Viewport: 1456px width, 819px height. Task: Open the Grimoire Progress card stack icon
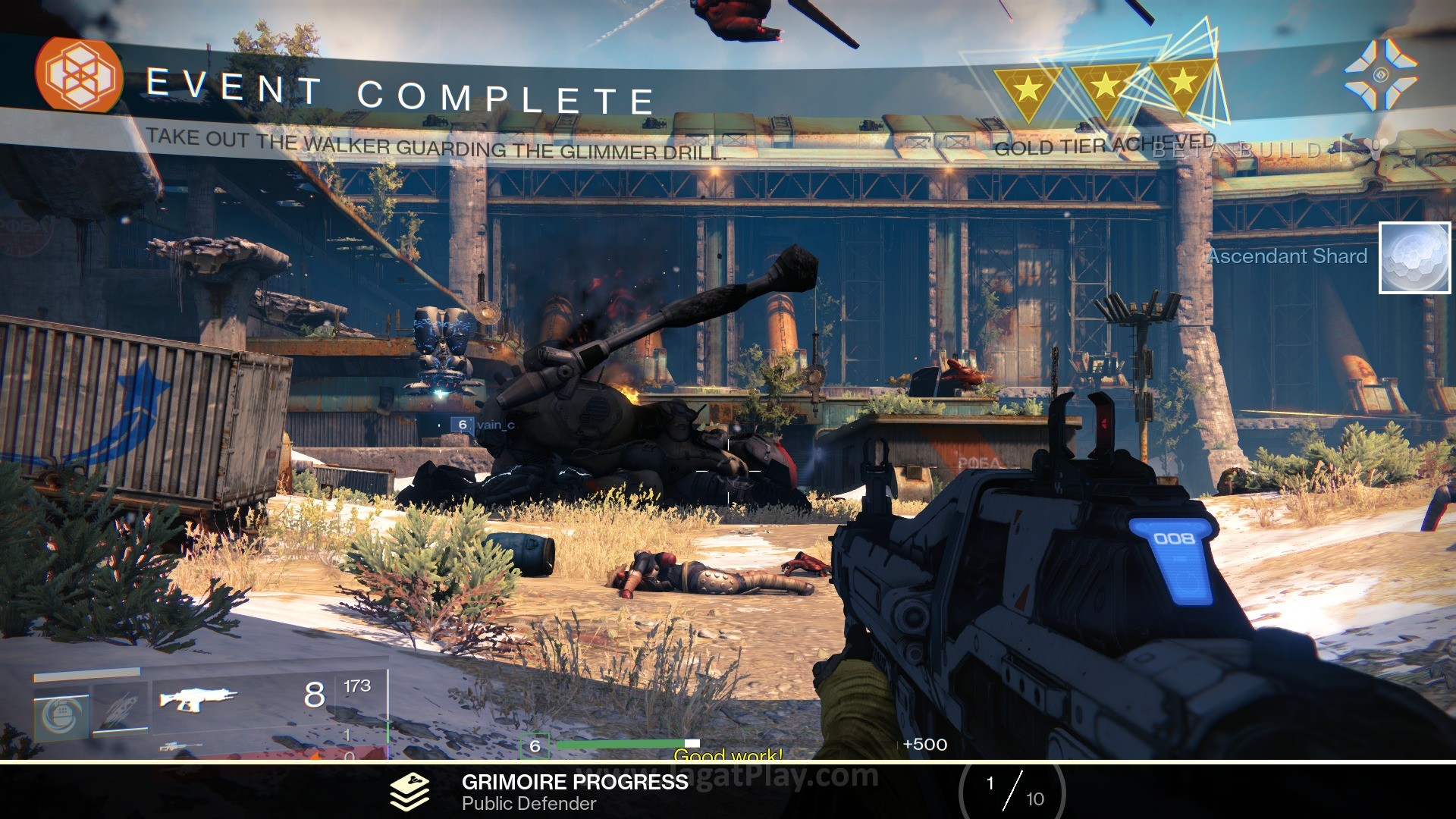point(409,792)
